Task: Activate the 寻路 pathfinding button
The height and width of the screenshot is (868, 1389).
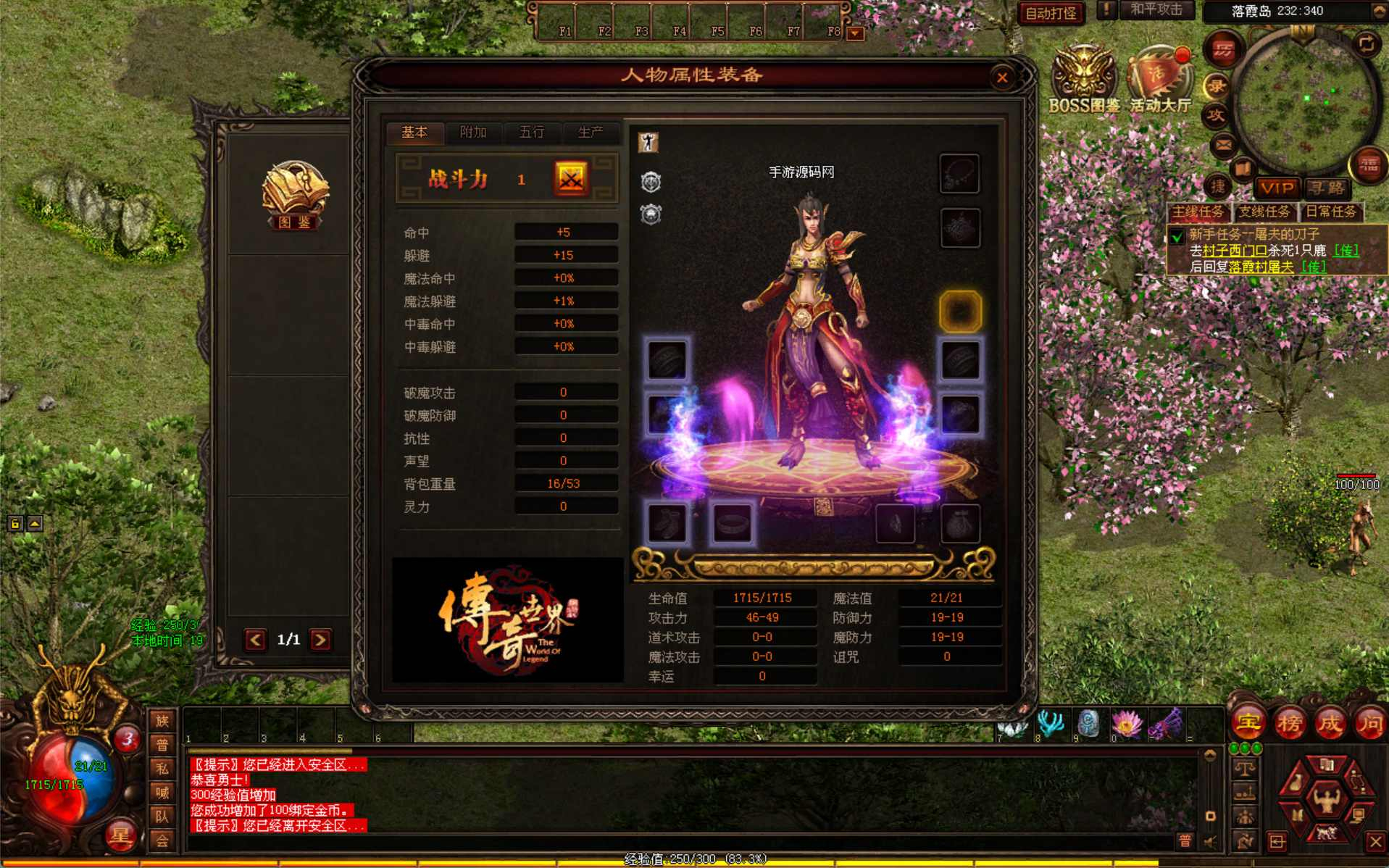Action: point(1327,188)
